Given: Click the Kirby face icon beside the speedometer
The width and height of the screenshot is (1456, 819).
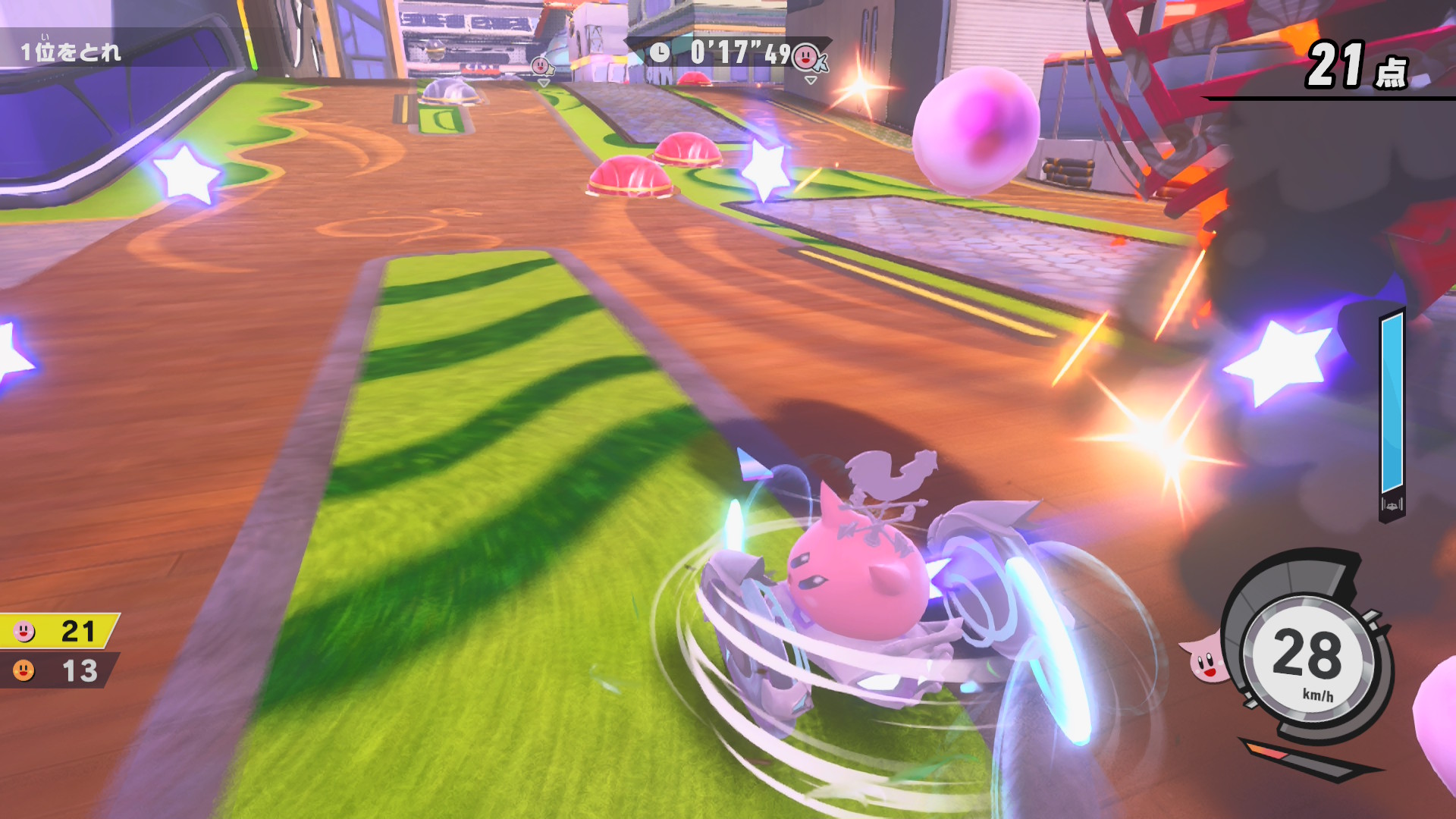Looking at the screenshot, I should (x=1203, y=658).
